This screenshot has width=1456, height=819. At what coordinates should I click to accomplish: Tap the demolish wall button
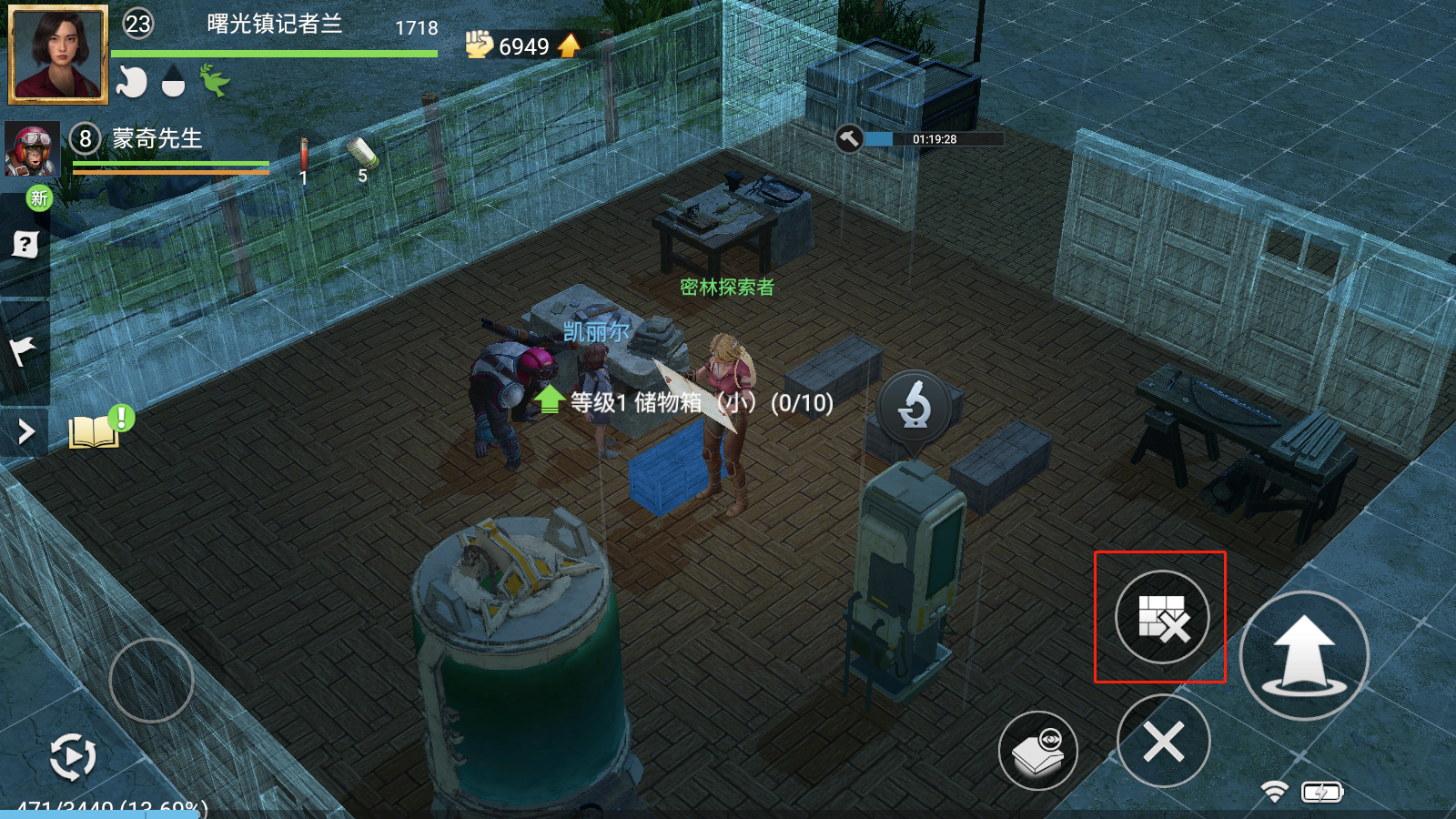[x=1161, y=618]
